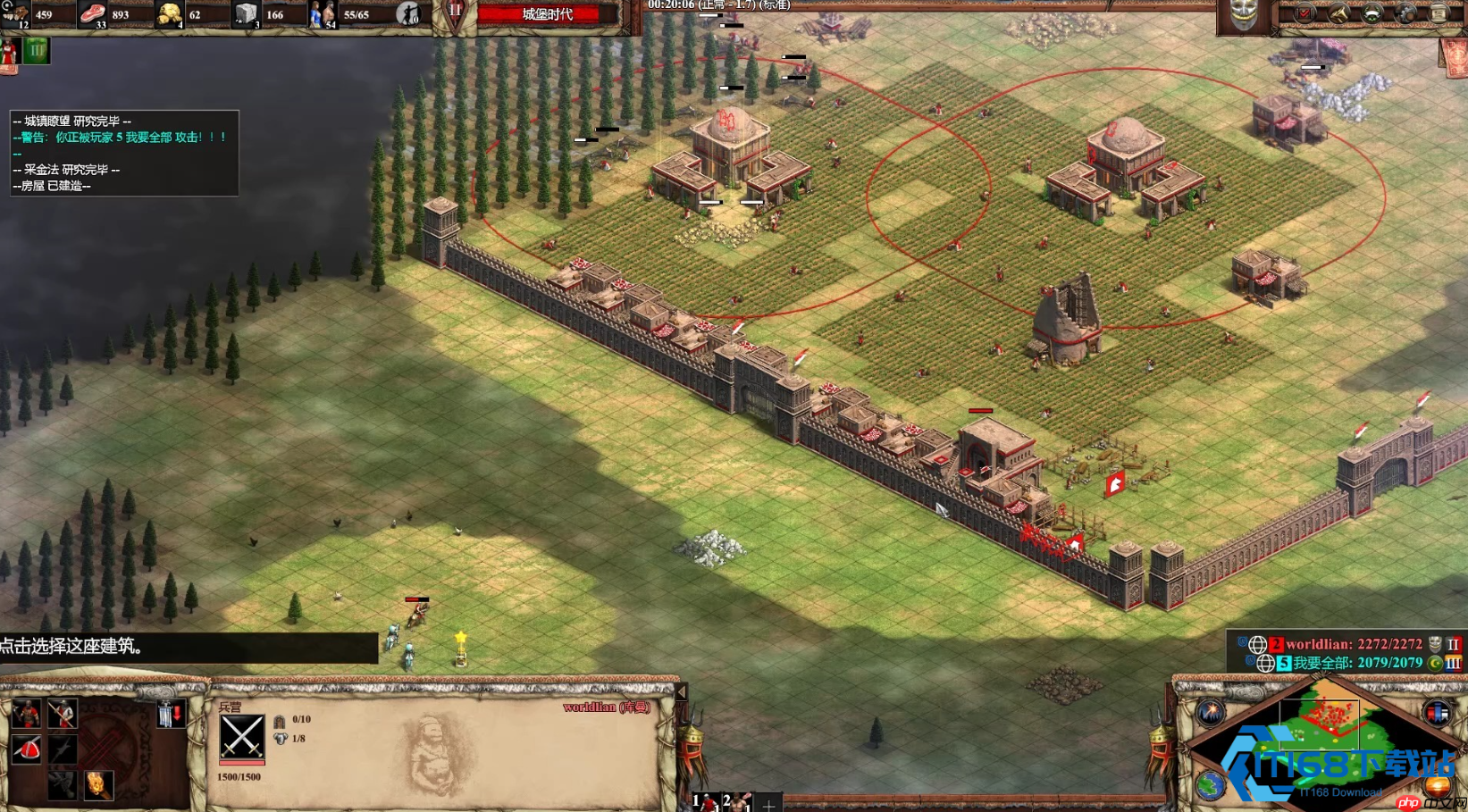Toggle the minimap globe terrain mode button

pyautogui.click(x=1211, y=786)
